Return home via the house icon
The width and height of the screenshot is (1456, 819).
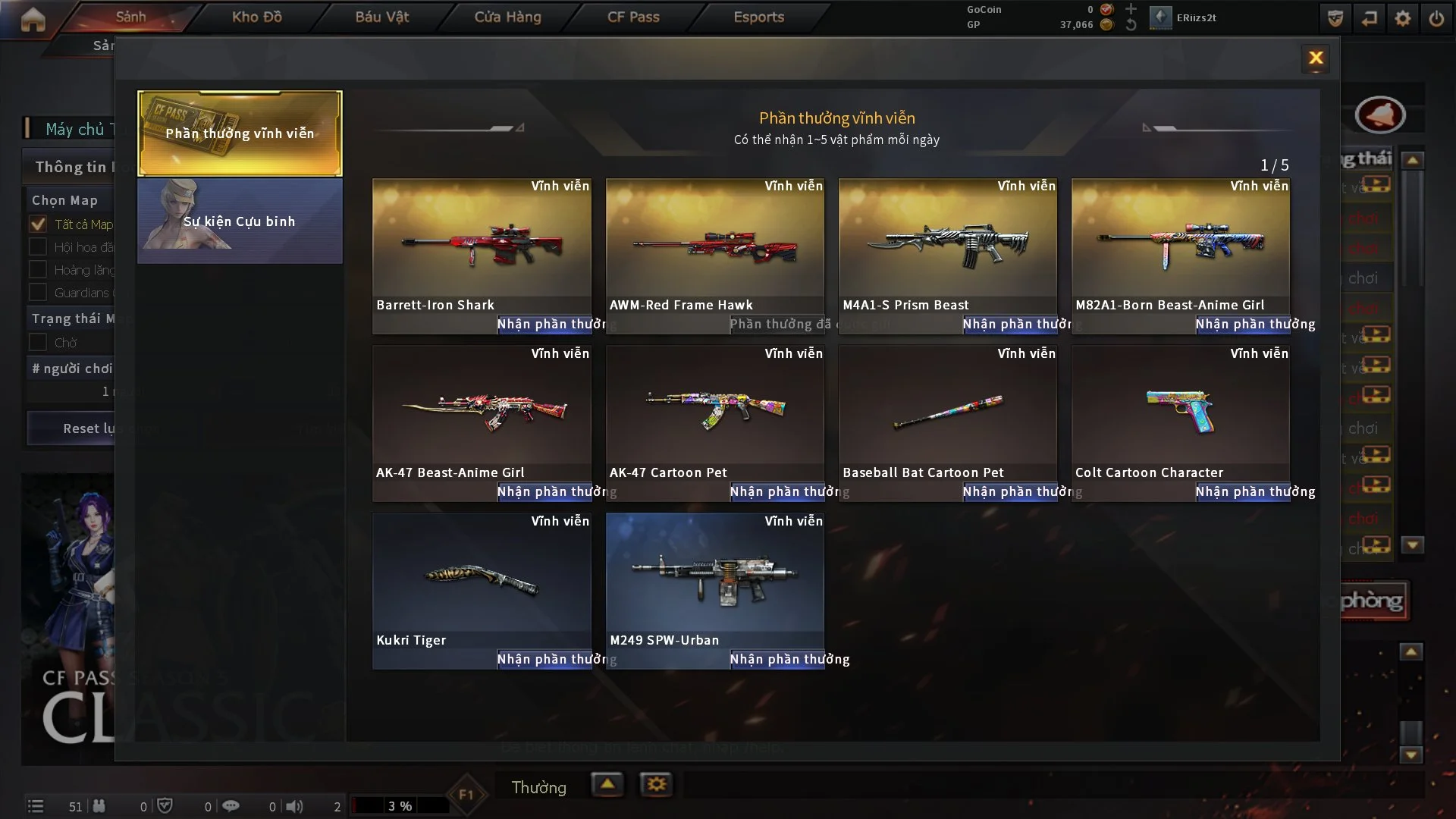tap(33, 20)
